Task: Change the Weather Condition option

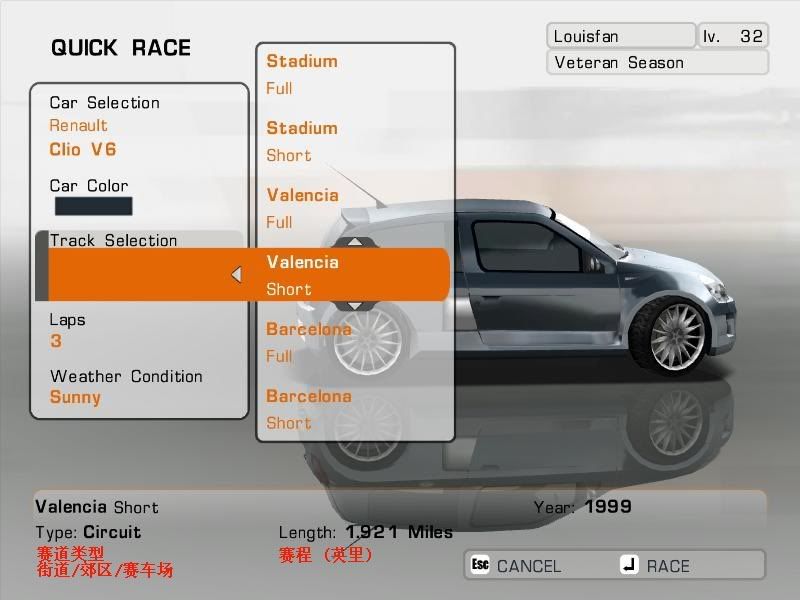Action: tap(138, 387)
